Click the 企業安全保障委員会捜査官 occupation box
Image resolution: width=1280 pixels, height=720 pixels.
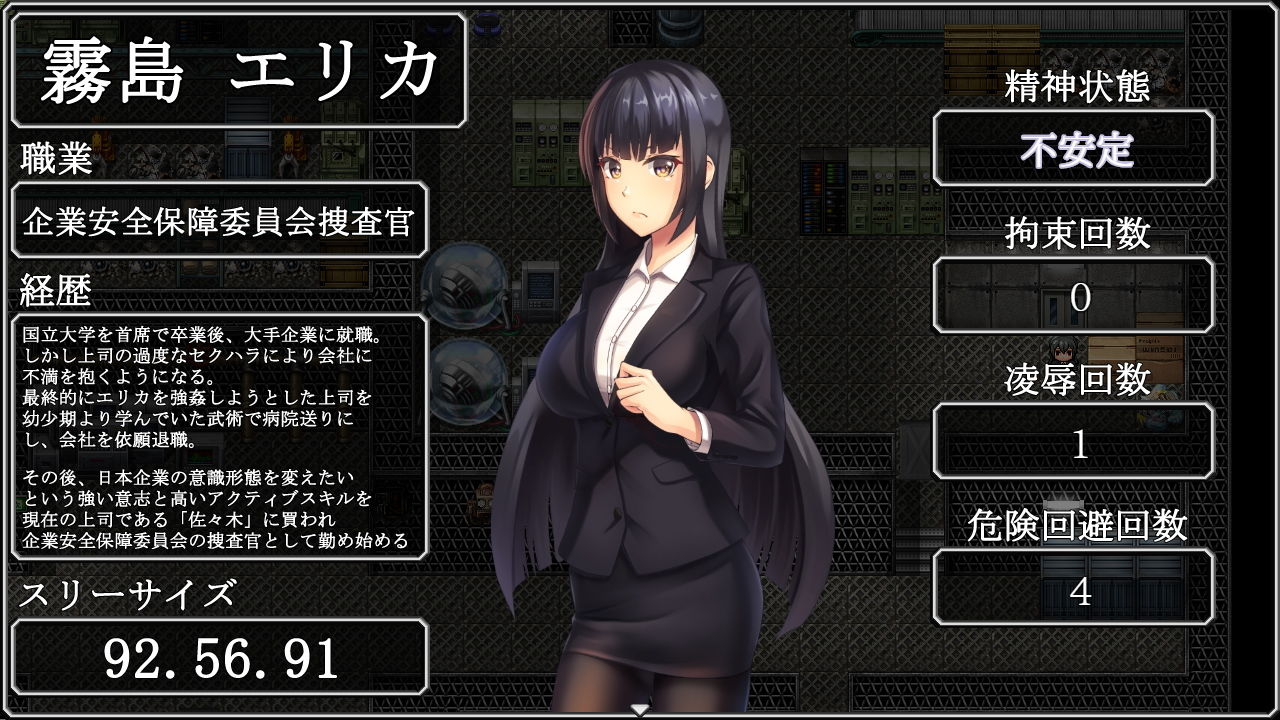tap(220, 220)
